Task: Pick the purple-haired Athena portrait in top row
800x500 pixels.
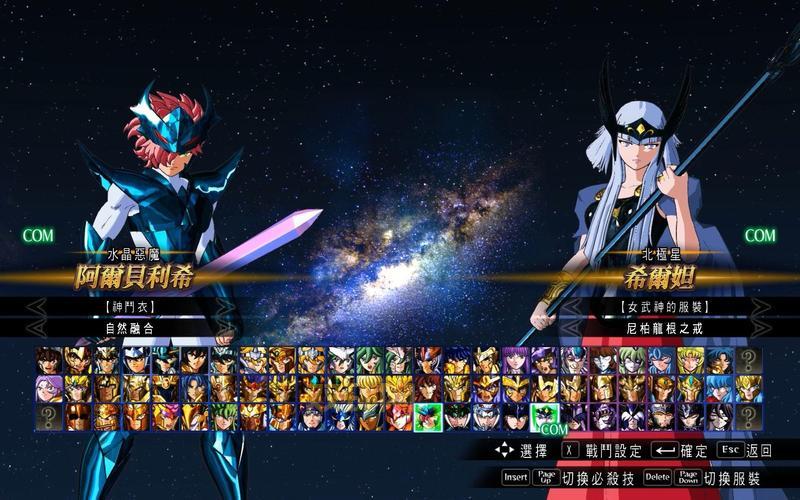Action: coord(516,360)
